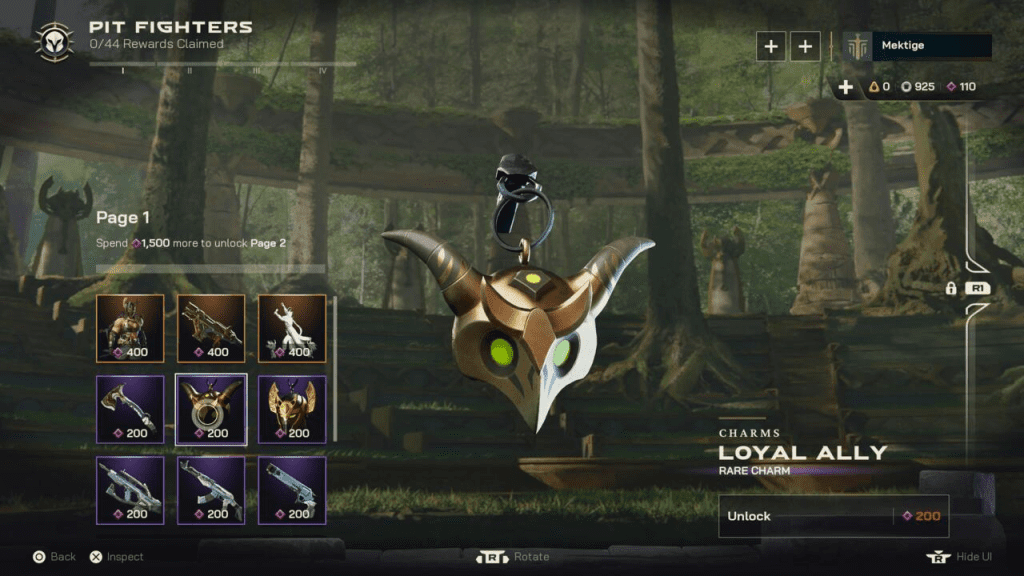This screenshot has height=576, width=1024.
Task: Select the highlighted horned skull charm tile
Action: [211, 408]
